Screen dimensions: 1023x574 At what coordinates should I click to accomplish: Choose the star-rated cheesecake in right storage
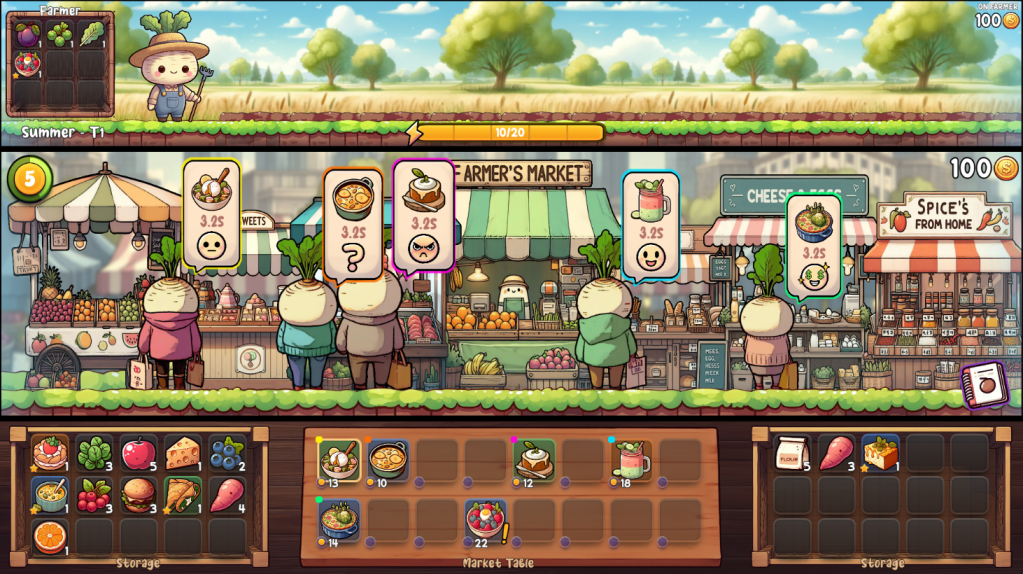coord(880,453)
